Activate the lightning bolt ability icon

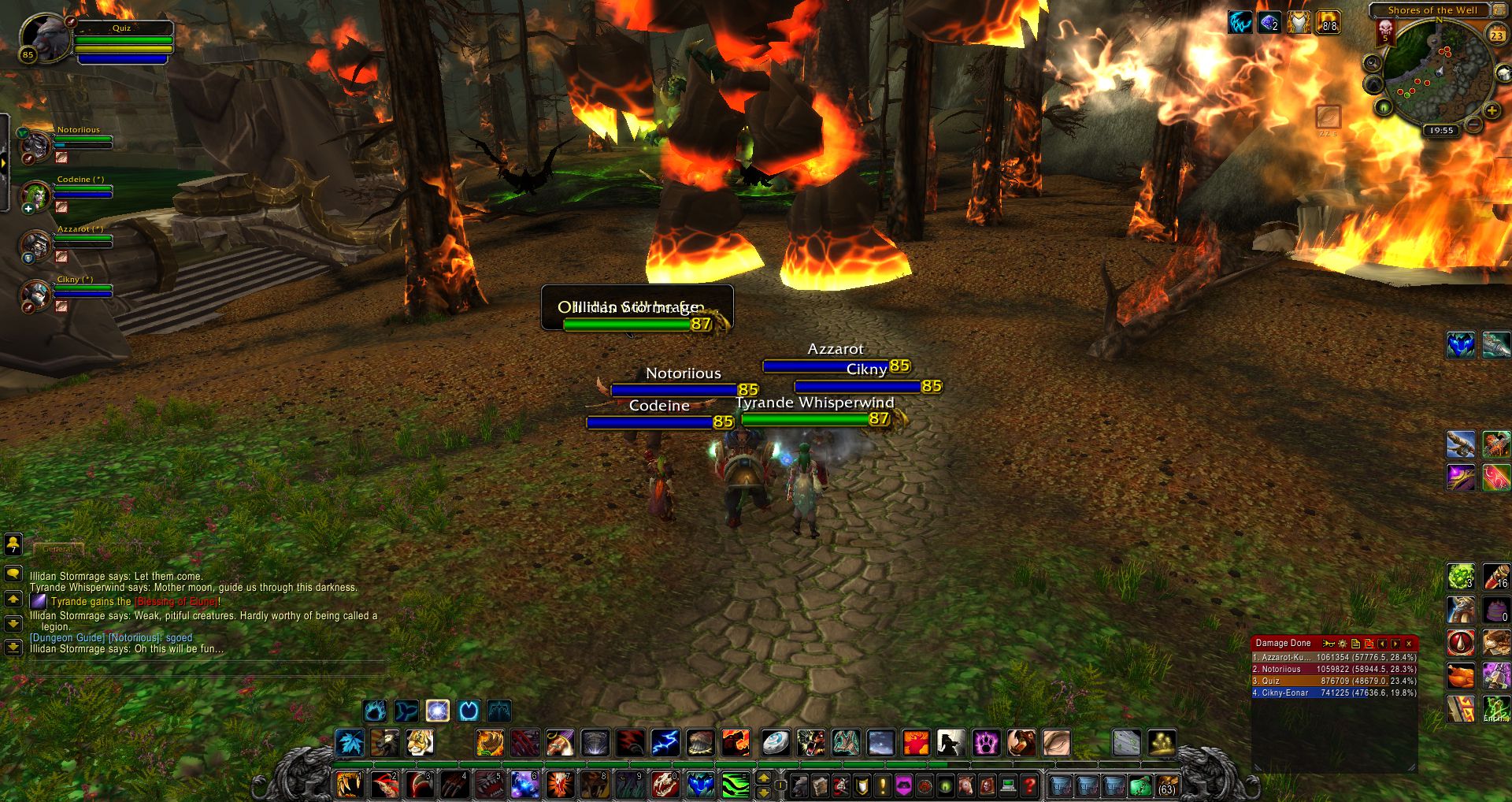pyautogui.click(x=665, y=742)
